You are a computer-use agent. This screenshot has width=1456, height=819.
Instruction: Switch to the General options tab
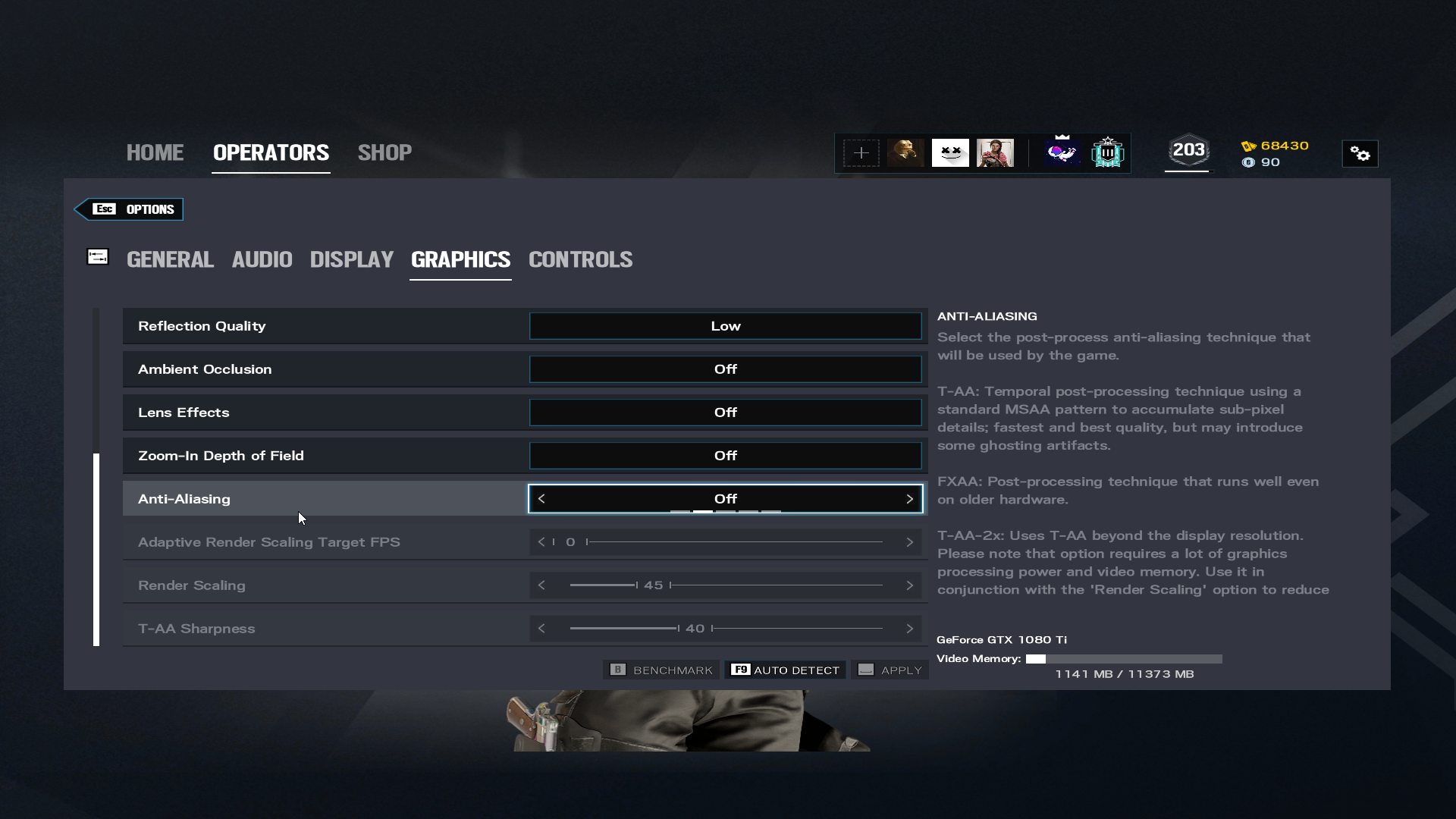pyautogui.click(x=170, y=259)
